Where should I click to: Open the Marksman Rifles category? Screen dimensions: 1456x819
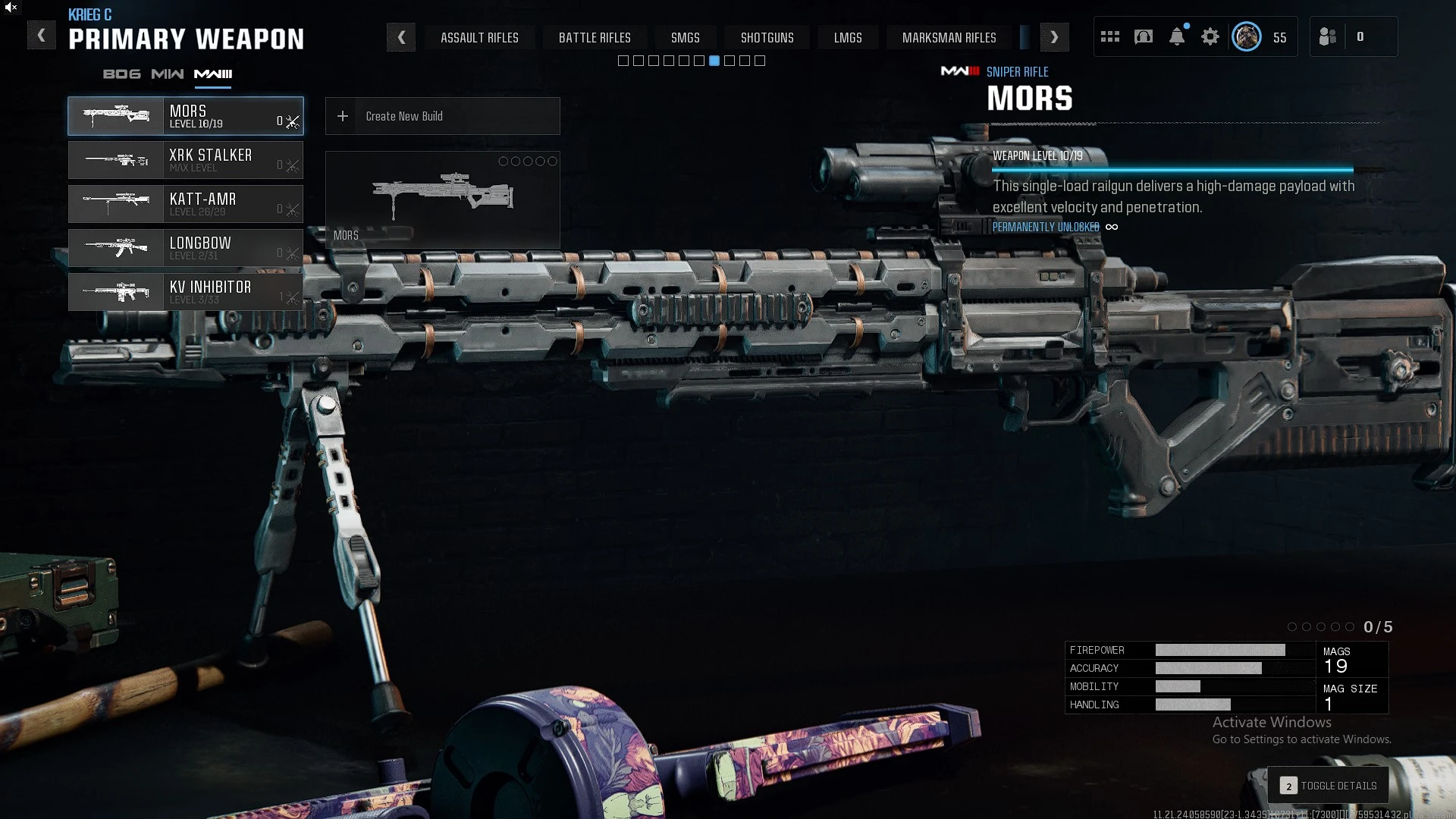pos(949,37)
